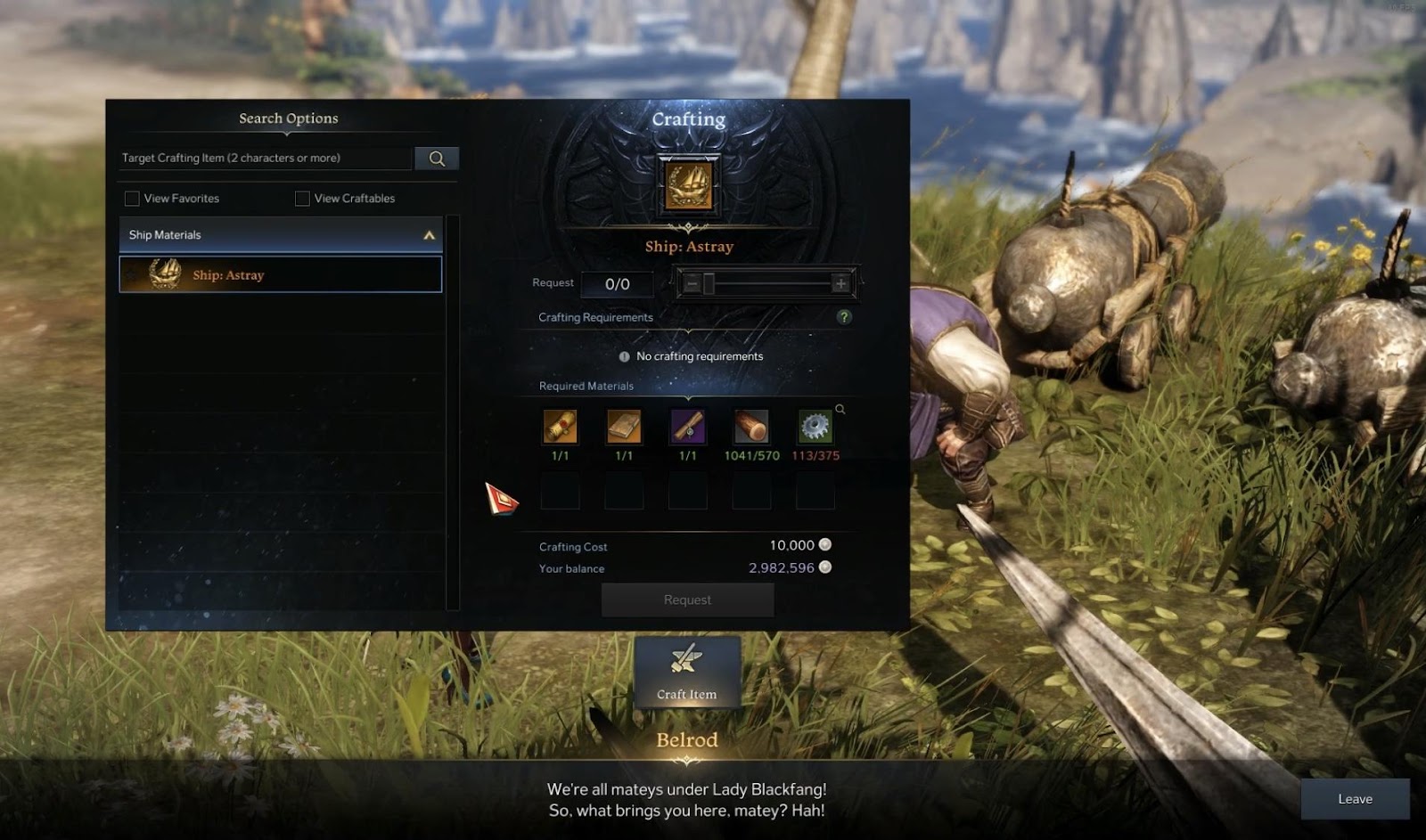Image resolution: width=1426 pixels, height=840 pixels.
Task: Select the brown book material slot
Action: tap(624, 428)
